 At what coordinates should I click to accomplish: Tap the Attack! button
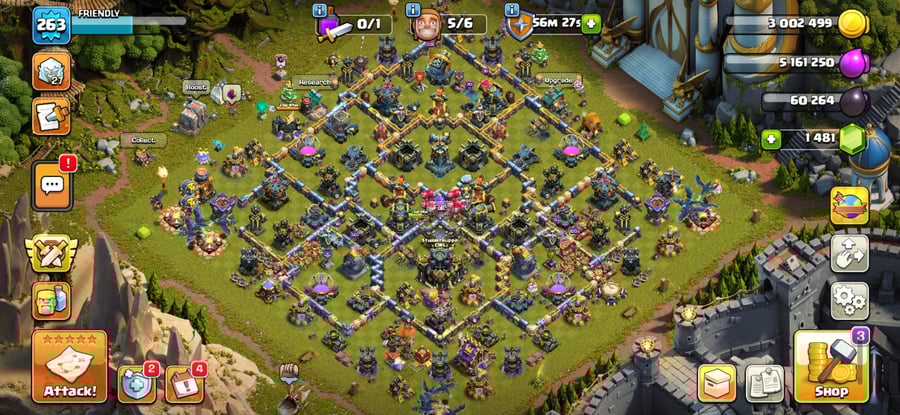click(x=69, y=366)
